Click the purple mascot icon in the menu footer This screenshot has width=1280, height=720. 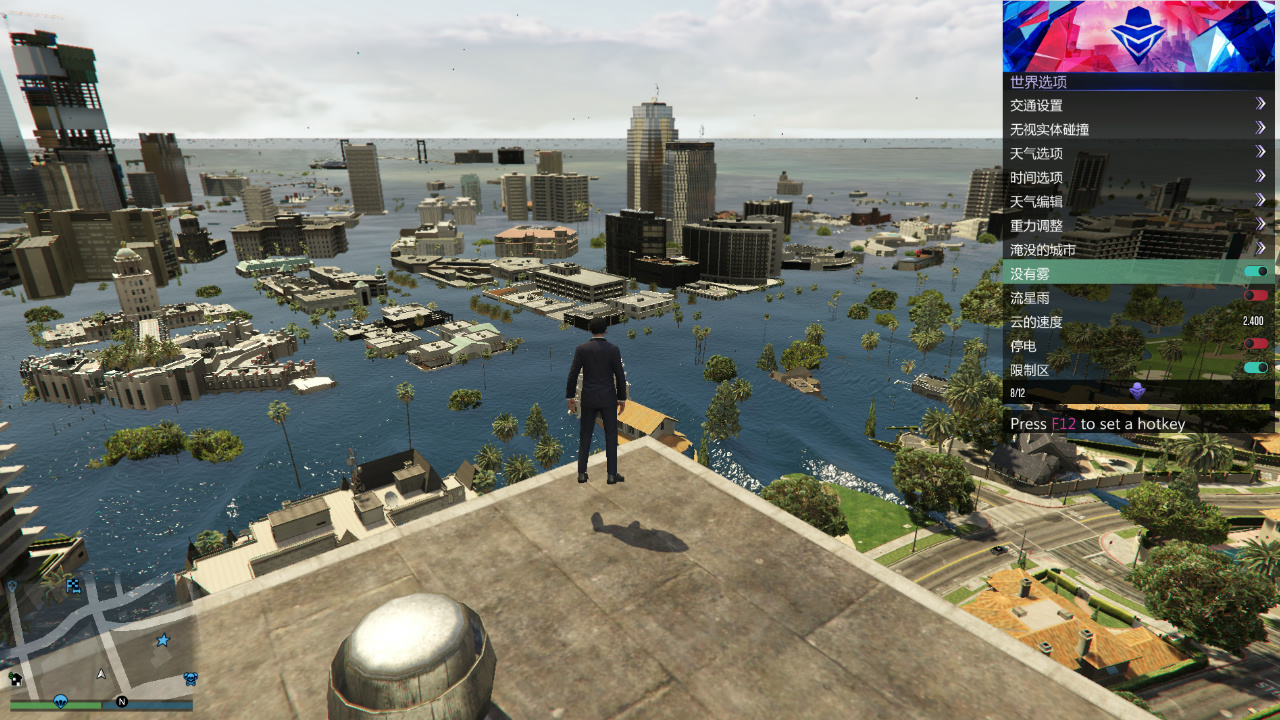tap(1137, 391)
